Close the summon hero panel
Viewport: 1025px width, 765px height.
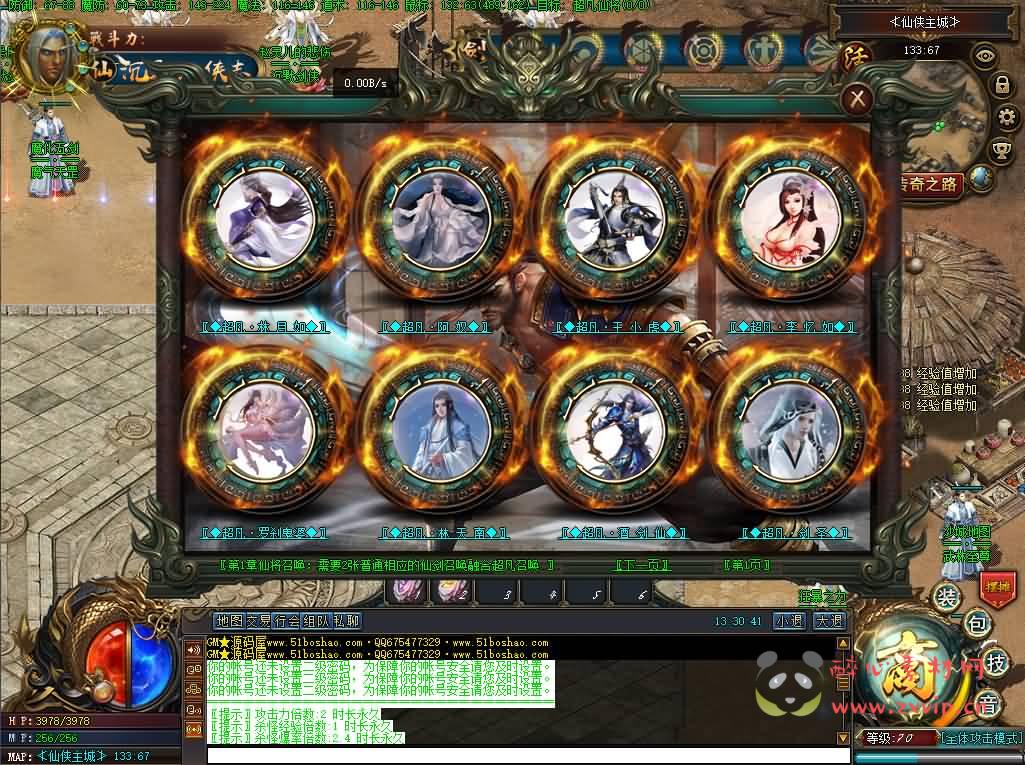point(857,98)
